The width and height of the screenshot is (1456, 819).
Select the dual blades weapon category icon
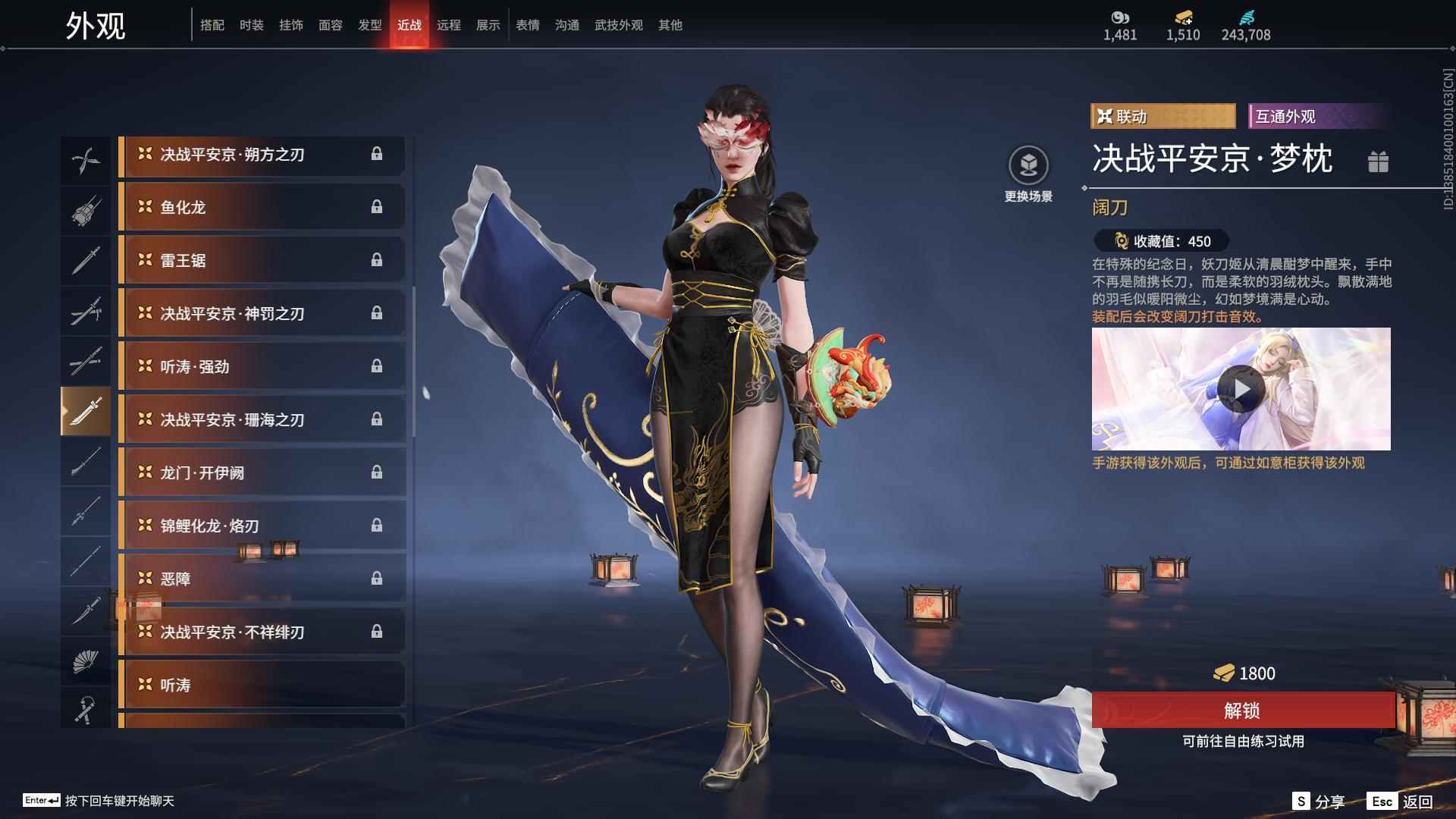(x=86, y=159)
